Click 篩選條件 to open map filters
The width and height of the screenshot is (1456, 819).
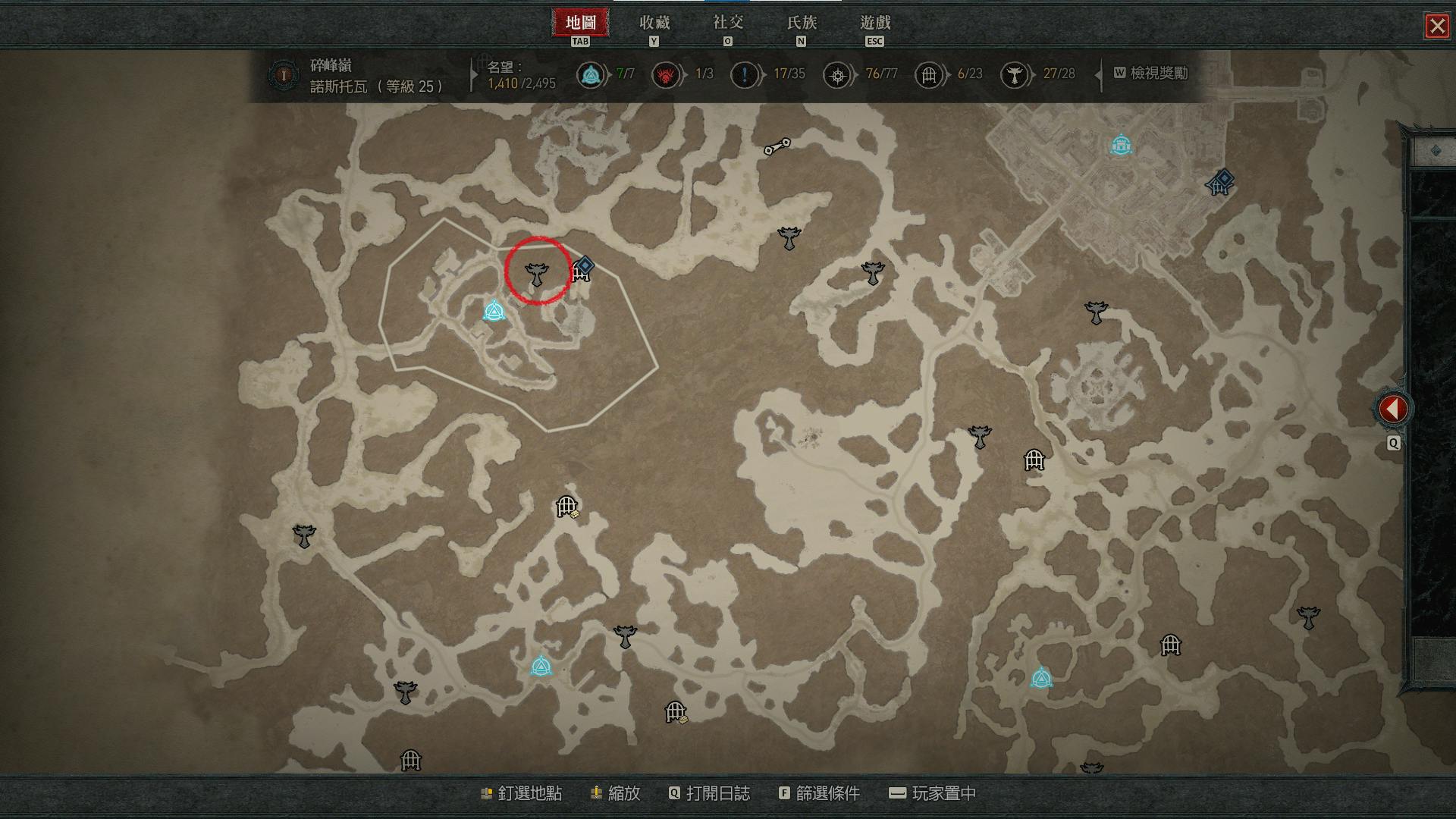tap(819, 793)
